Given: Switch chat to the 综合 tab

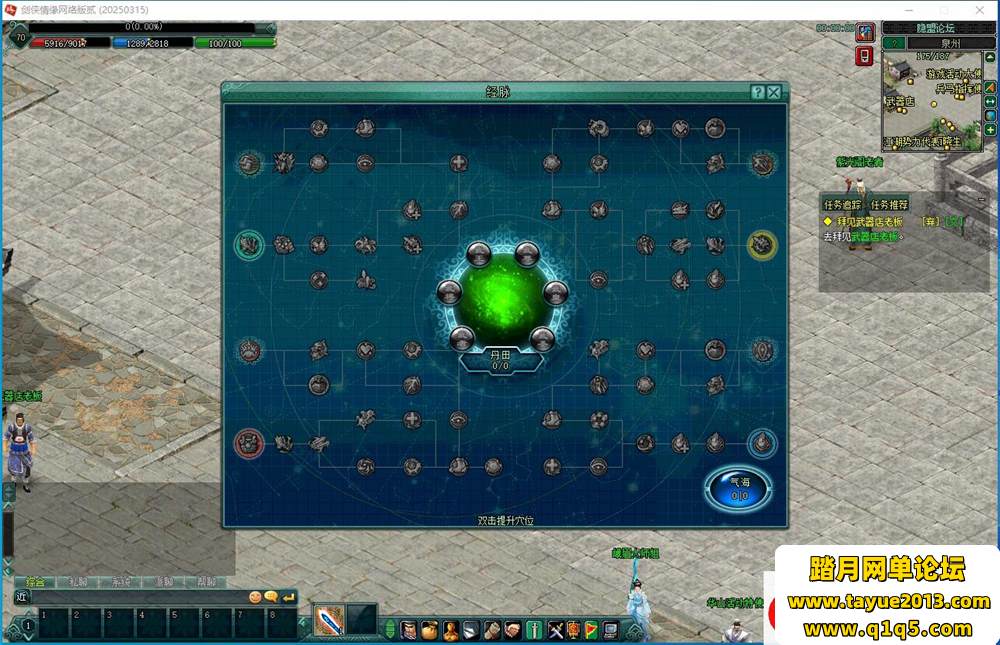Looking at the screenshot, I should (36, 581).
